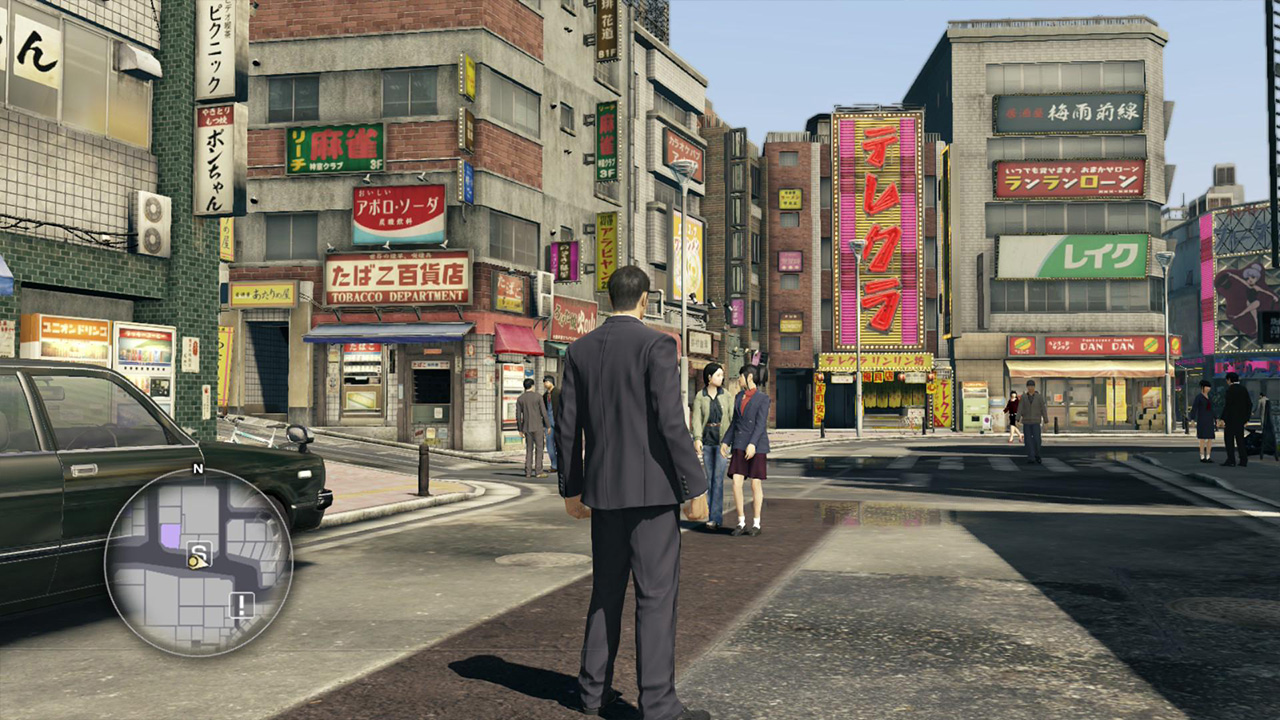Screen dimensions: 1280x720
Task: Select the purple highlighted building on minimap
Action: point(171,536)
